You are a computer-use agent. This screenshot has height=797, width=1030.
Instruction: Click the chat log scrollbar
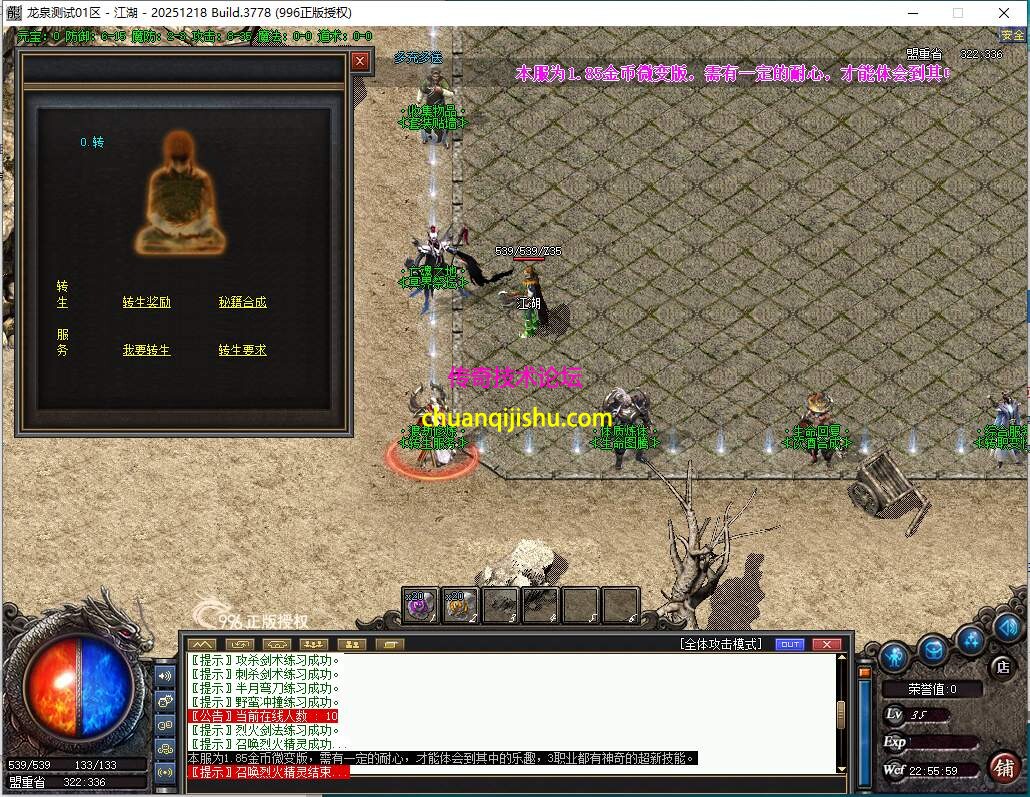(x=841, y=715)
